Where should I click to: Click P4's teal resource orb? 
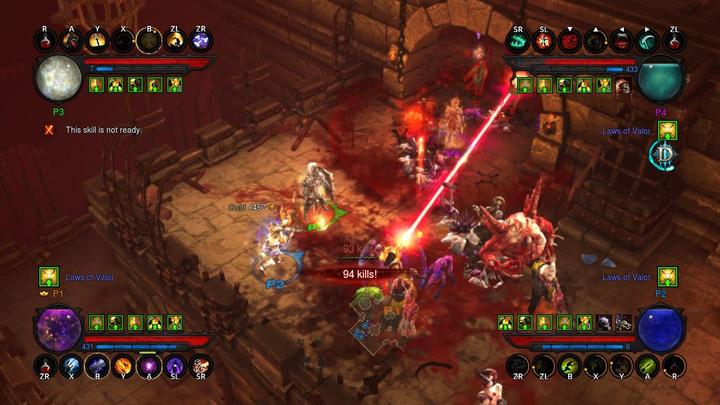pyautogui.click(x=660, y=80)
